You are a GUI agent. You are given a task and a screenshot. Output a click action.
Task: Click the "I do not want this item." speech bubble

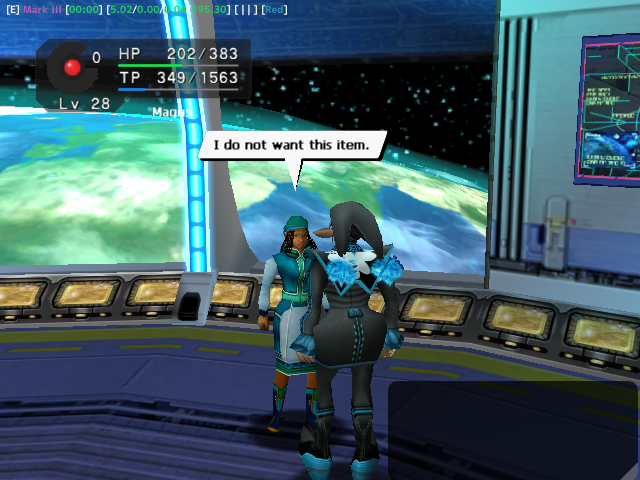coord(291,146)
